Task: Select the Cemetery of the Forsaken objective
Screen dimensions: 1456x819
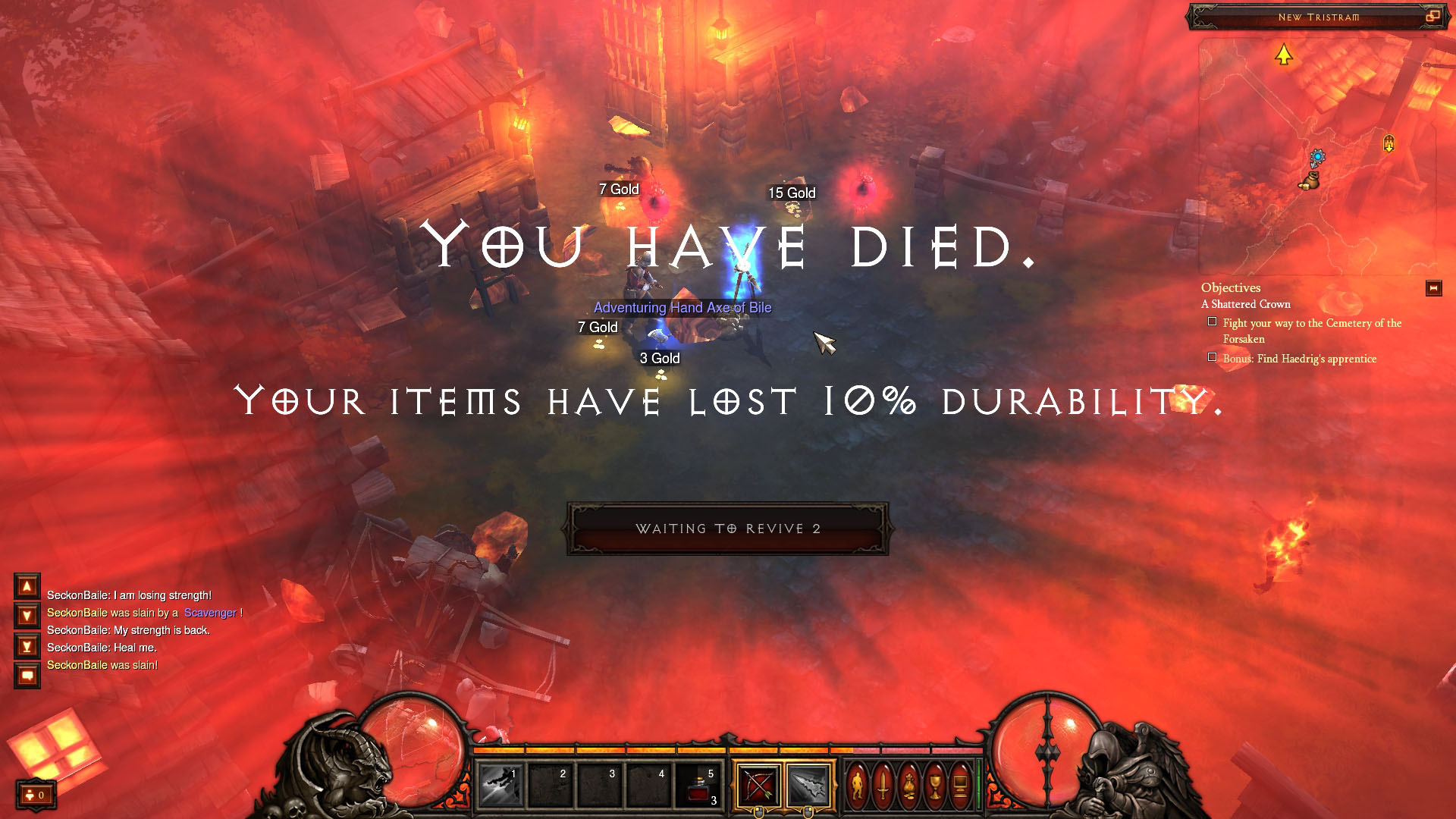Action: (x=1311, y=331)
